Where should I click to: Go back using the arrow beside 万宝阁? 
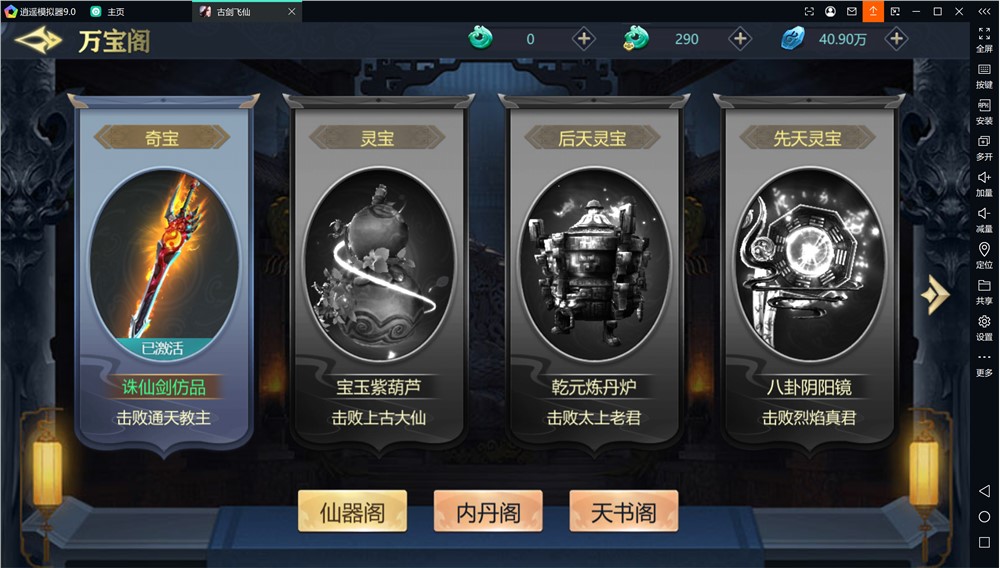pos(38,41)
